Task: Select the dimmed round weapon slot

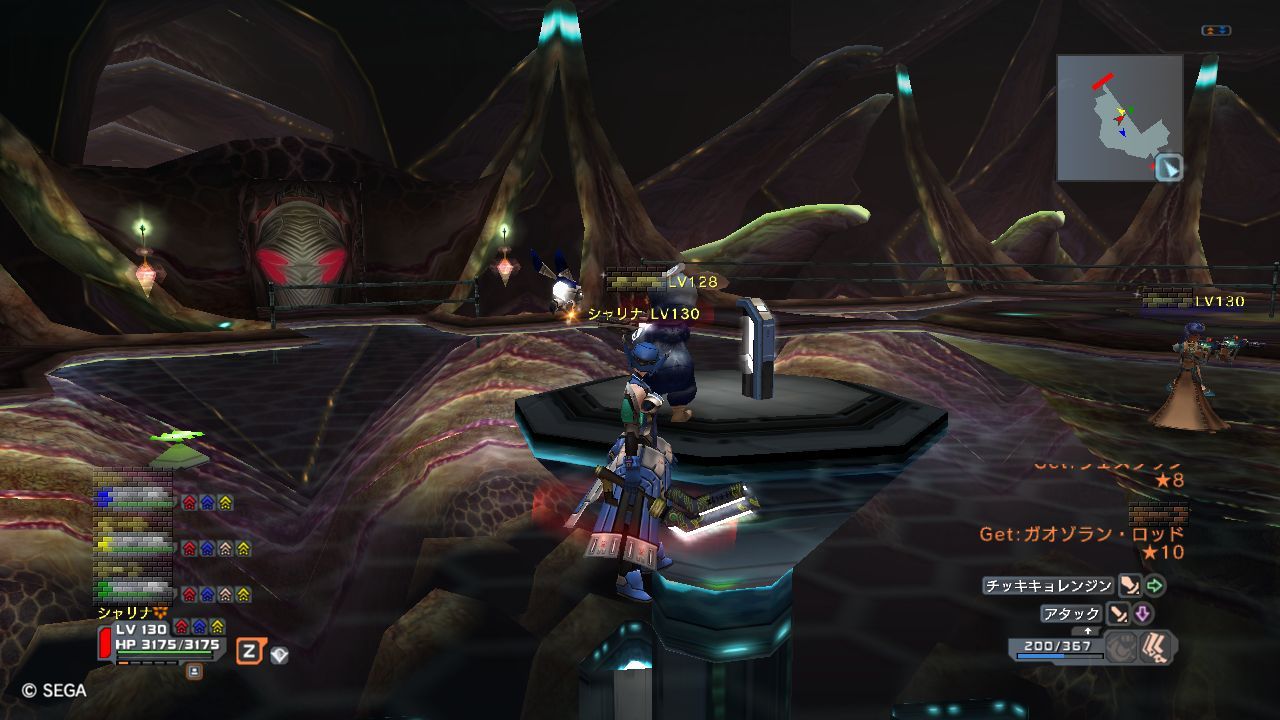Action: point(1122,646)
